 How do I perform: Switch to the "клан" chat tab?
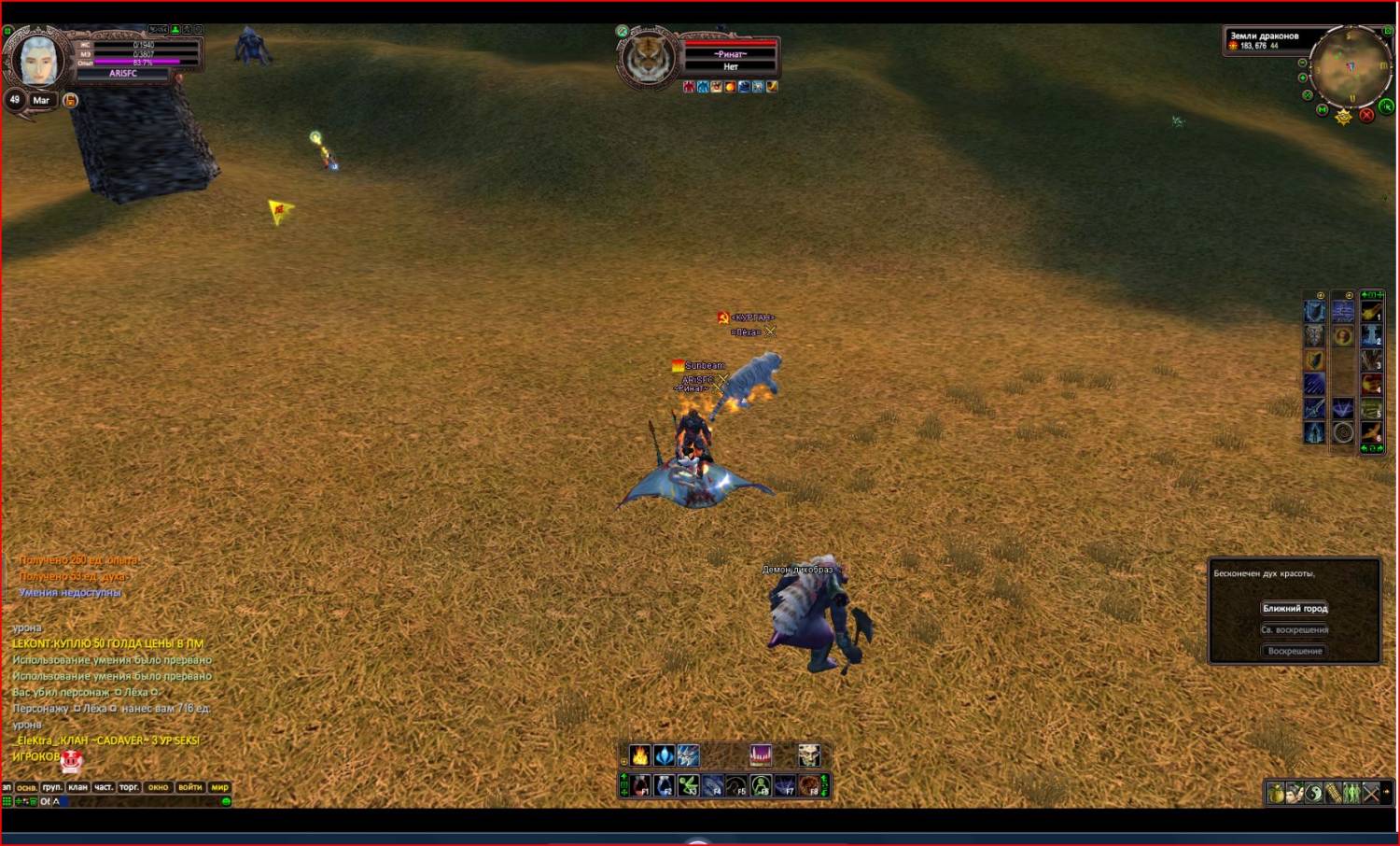pos(77,787)
